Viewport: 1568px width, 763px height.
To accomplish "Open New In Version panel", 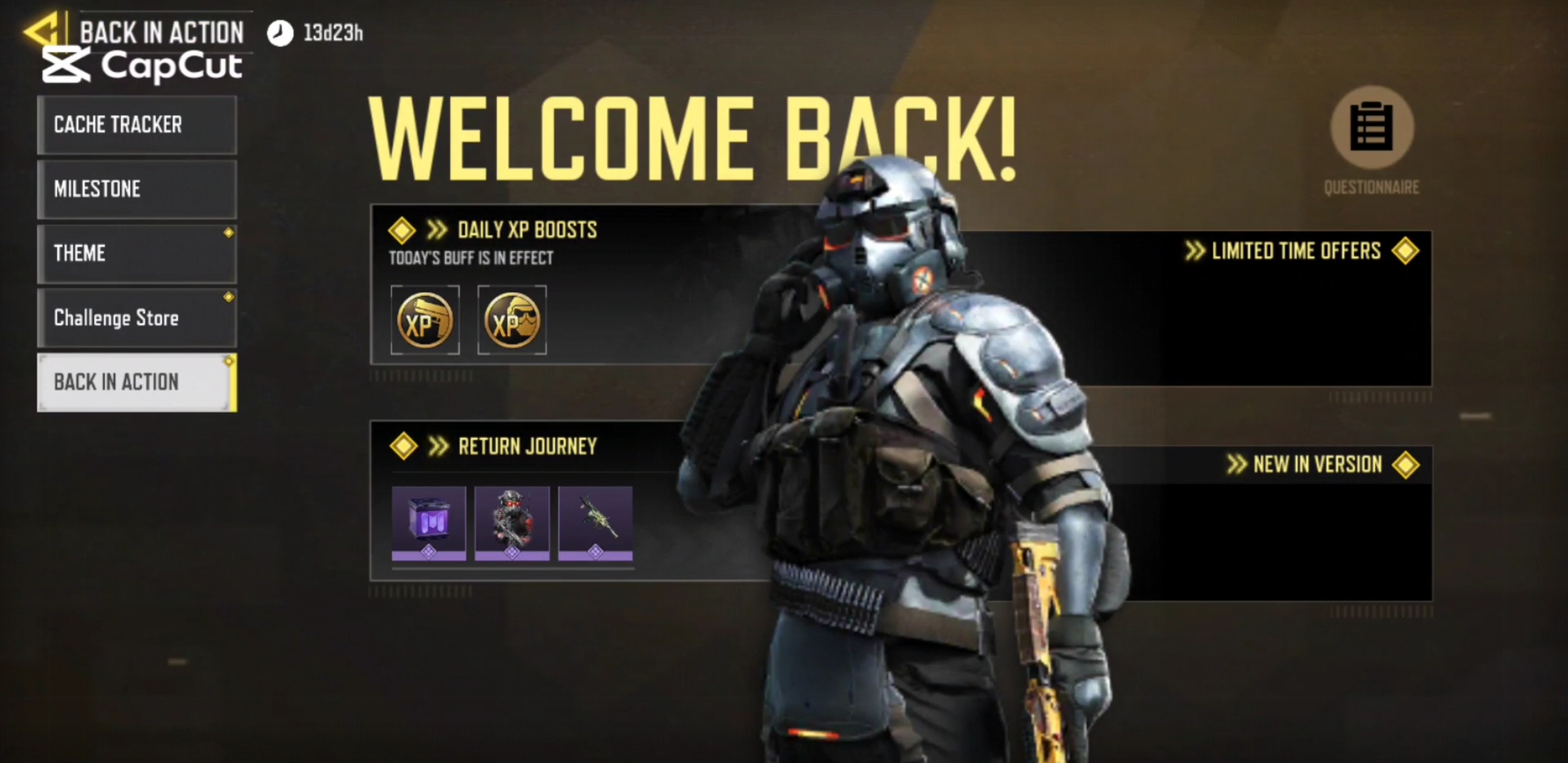I will [1317, 465].
